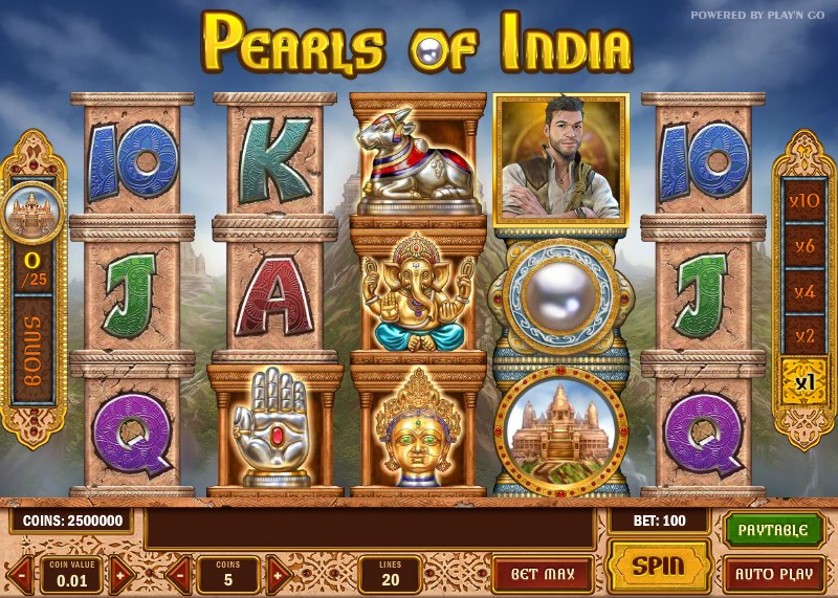Image resolution: width=838 pixels, height=598 pixels.
Task: Lower the number of coins
Action: pyautogui.click(x=178, y=575)
